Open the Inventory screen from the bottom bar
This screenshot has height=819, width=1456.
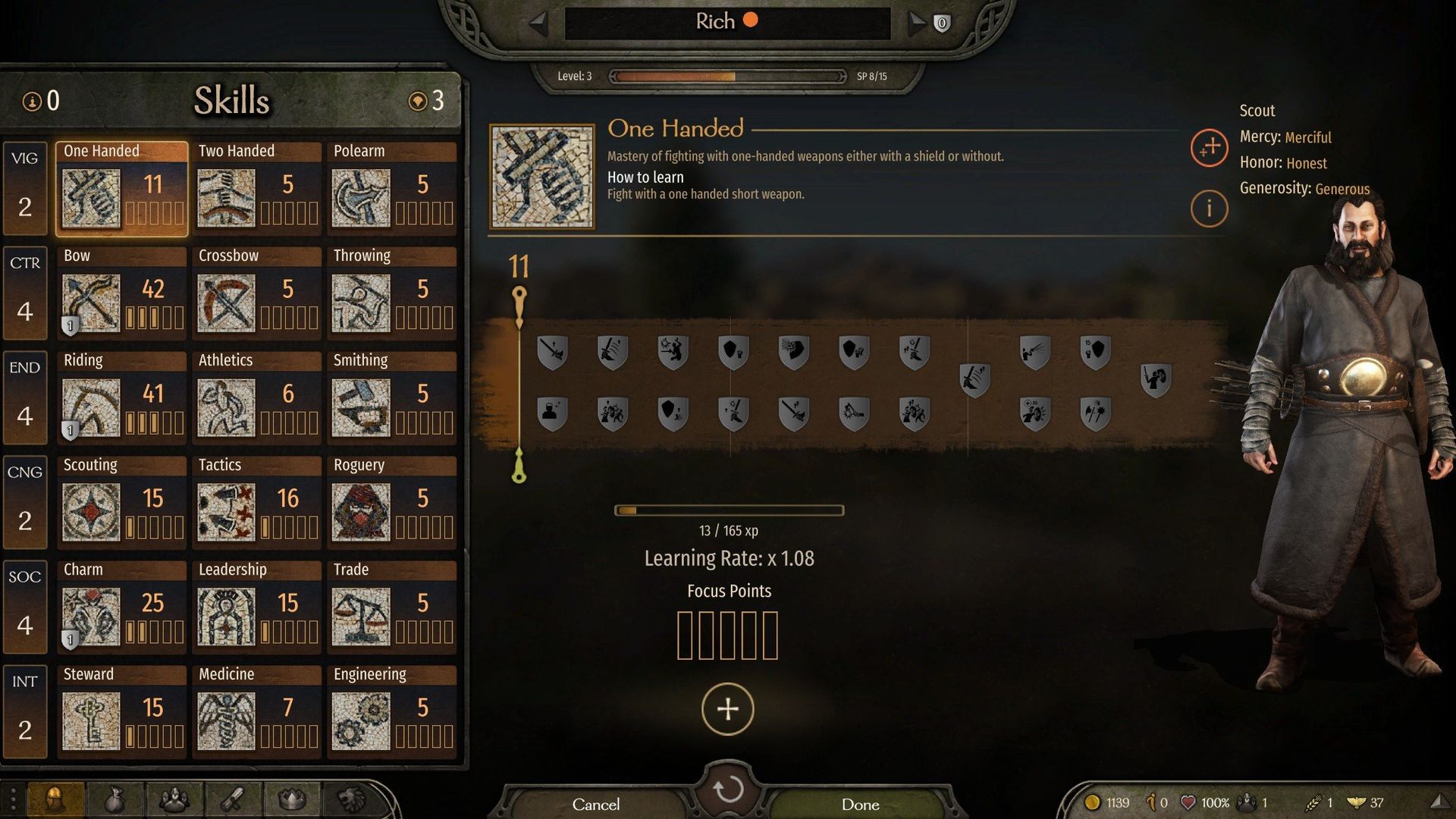click(114, 800)
